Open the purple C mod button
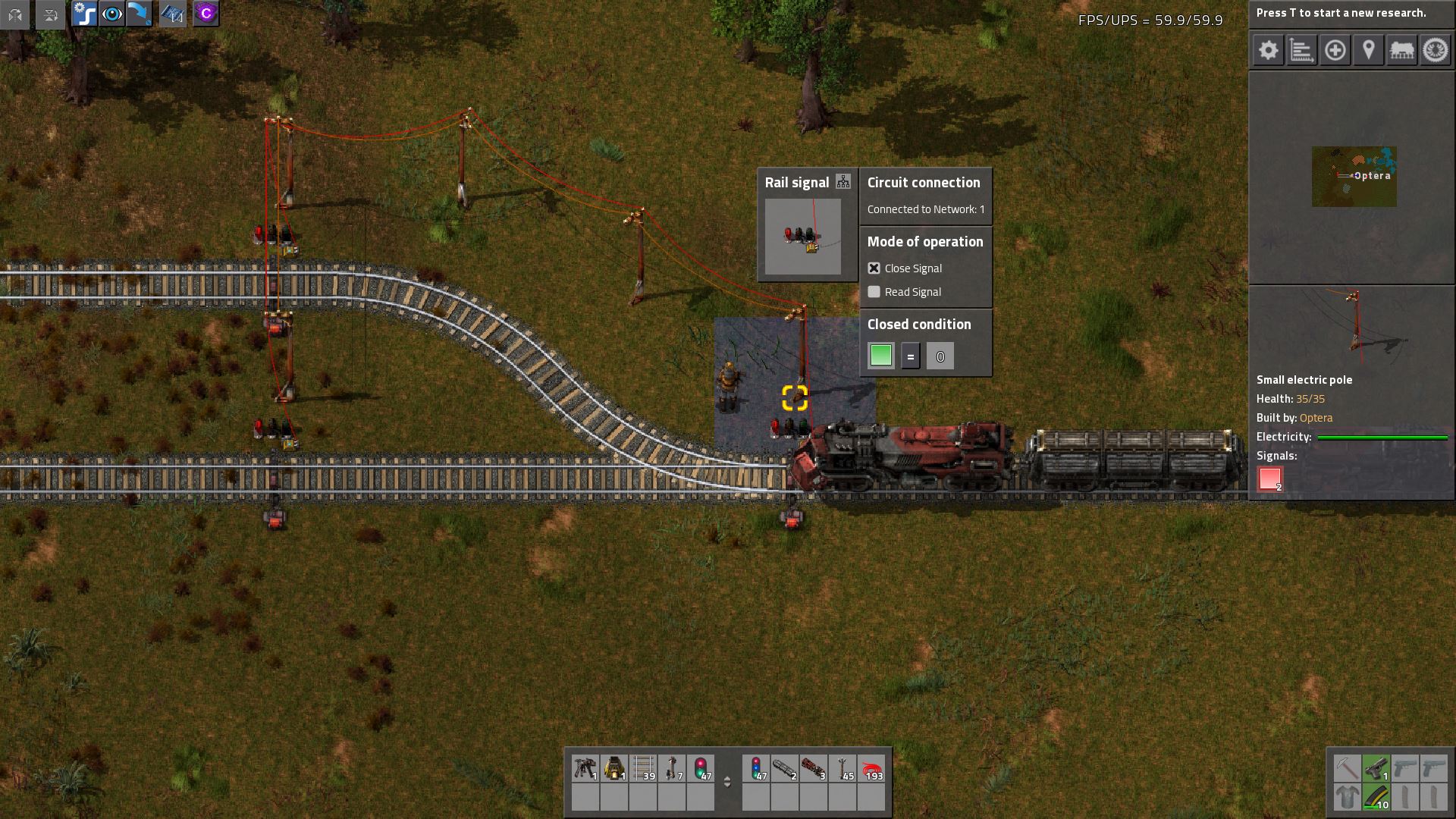This screenshot has width=1456, height=819. click(206, 14)
